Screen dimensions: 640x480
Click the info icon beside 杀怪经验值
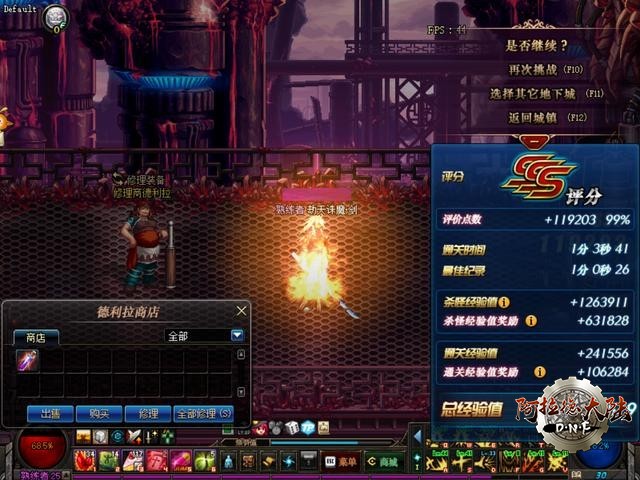pyautogui.click(x=505, y=301)
